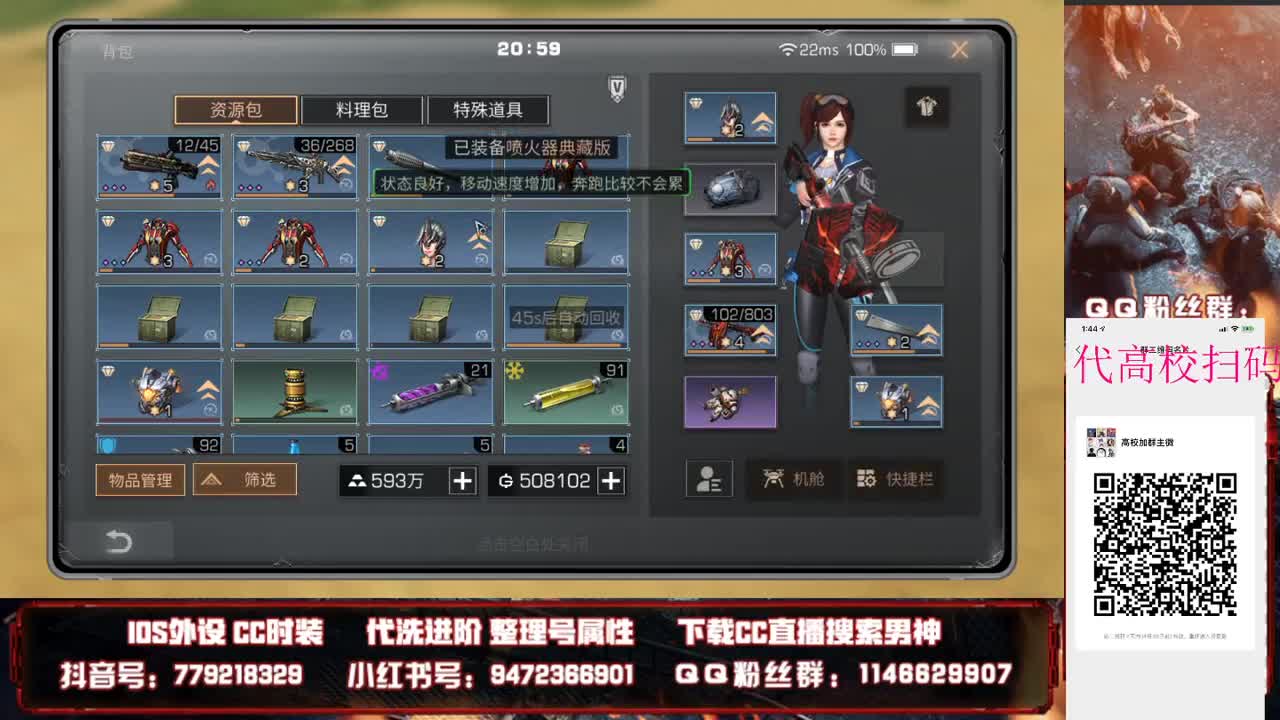1280x720 pixels.
Task: Click the purple backpack equipment slot
Action: pyautogui.click(x=730, y=402)
